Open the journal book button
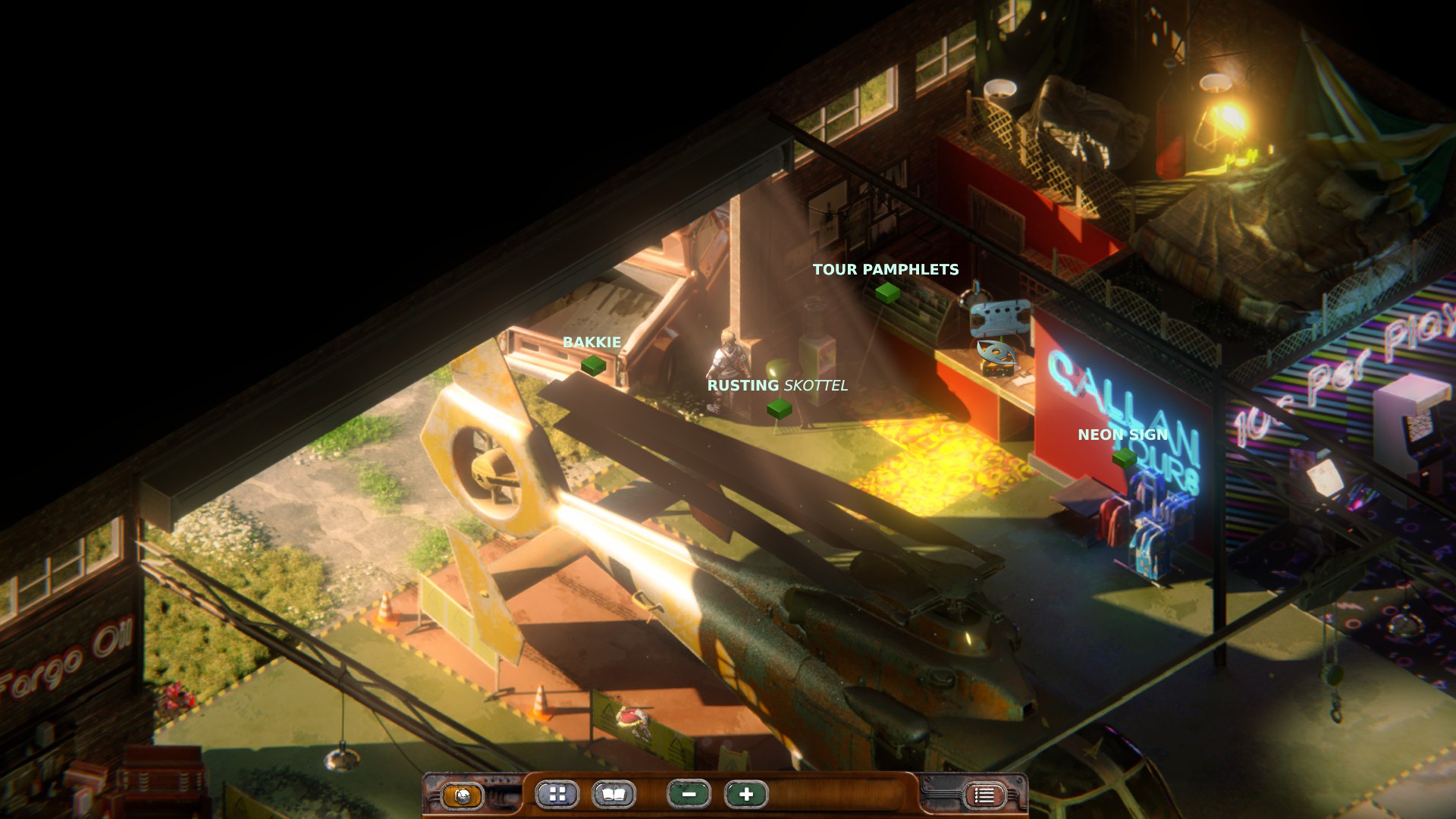Image resolution: width=1456 pixels, height=819 pixels. [613, 795]
